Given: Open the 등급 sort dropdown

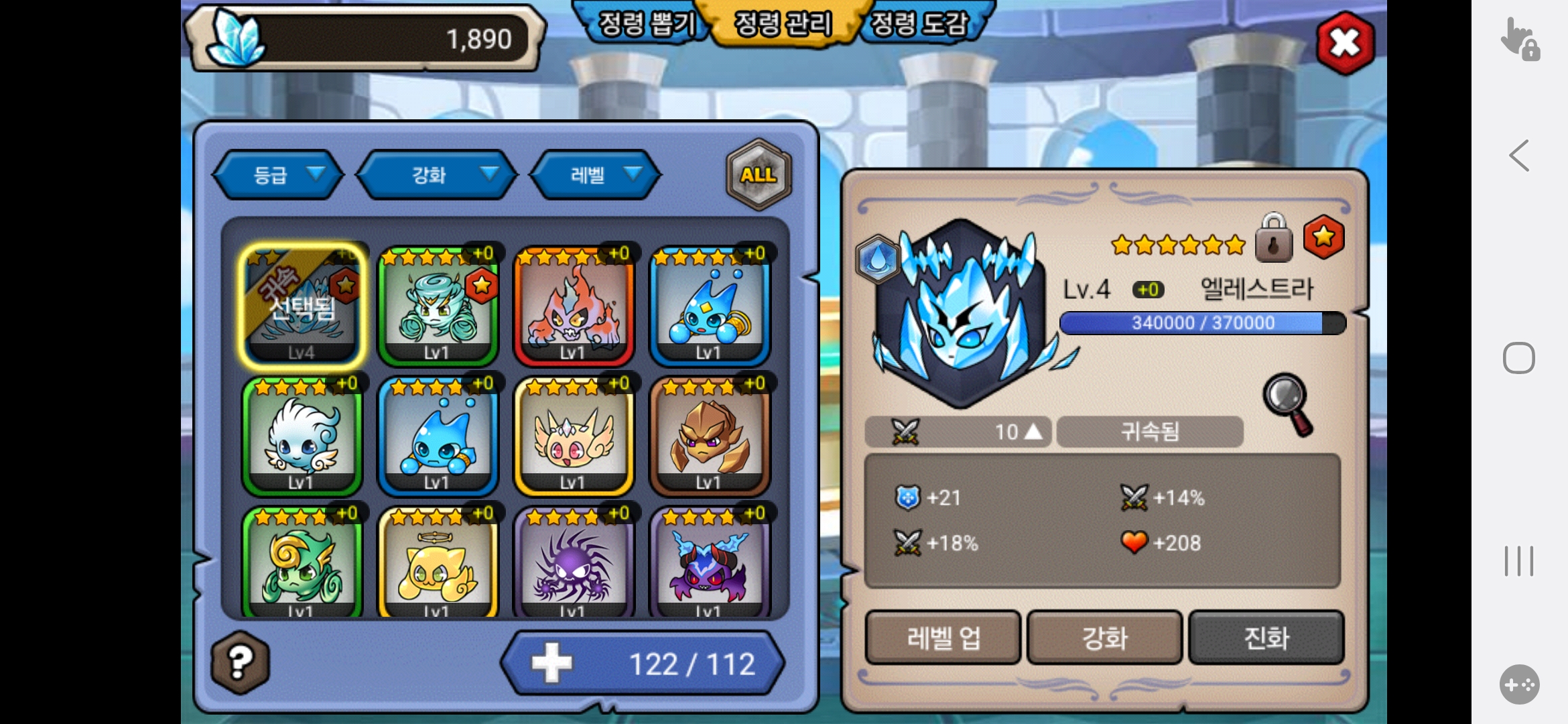Looking at the screenshot, I should pos(279,175).
